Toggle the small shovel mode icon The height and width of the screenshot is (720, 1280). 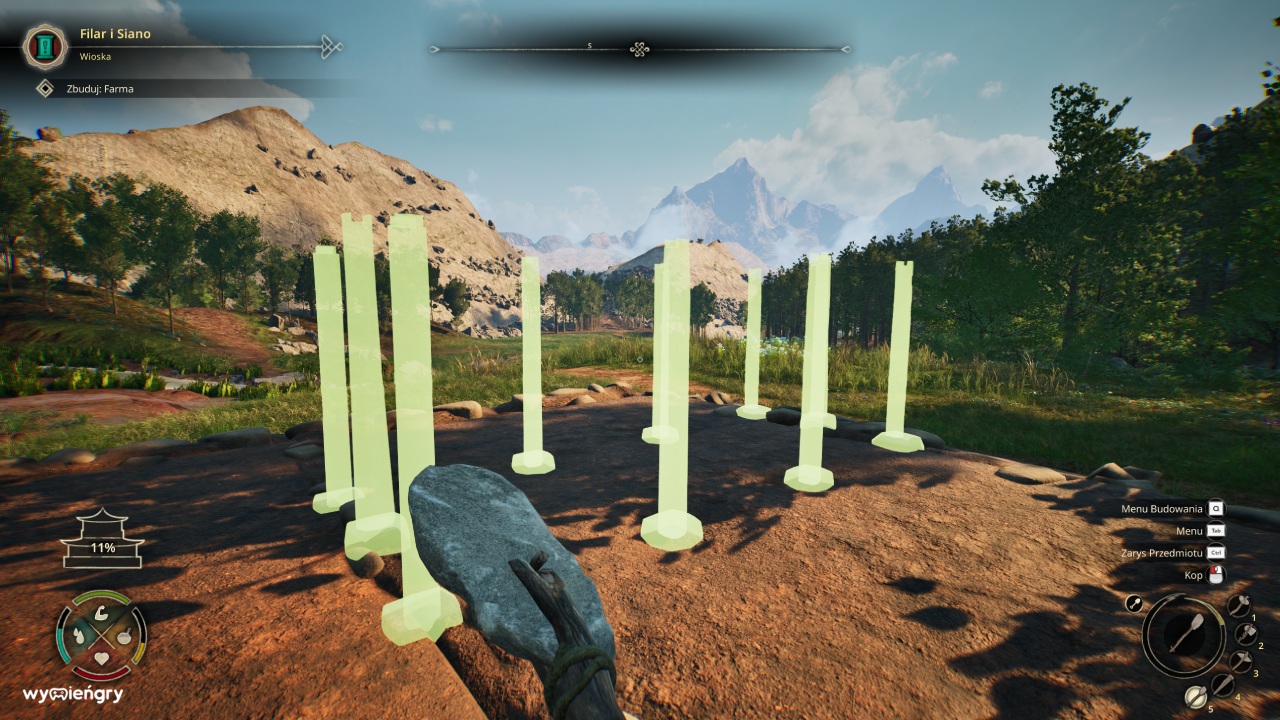pyautogui.click(x=1134, y=603)
